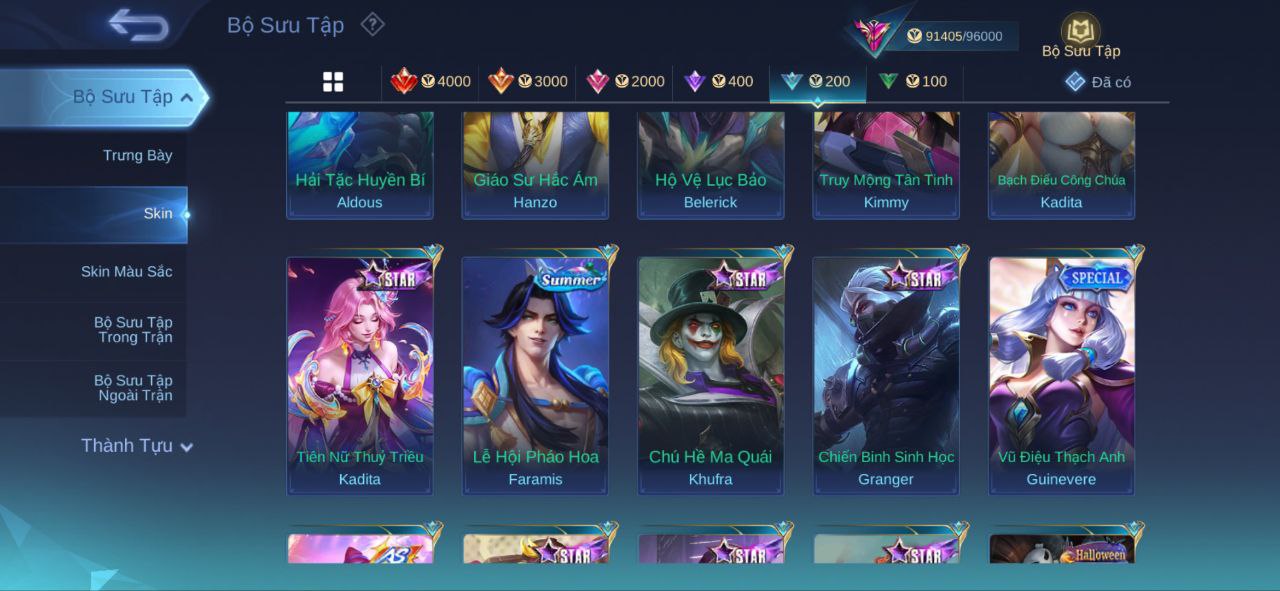Collapse the Bộ Sưu Tập sidebar section
1280x591 pixels.
pos(186,97)
